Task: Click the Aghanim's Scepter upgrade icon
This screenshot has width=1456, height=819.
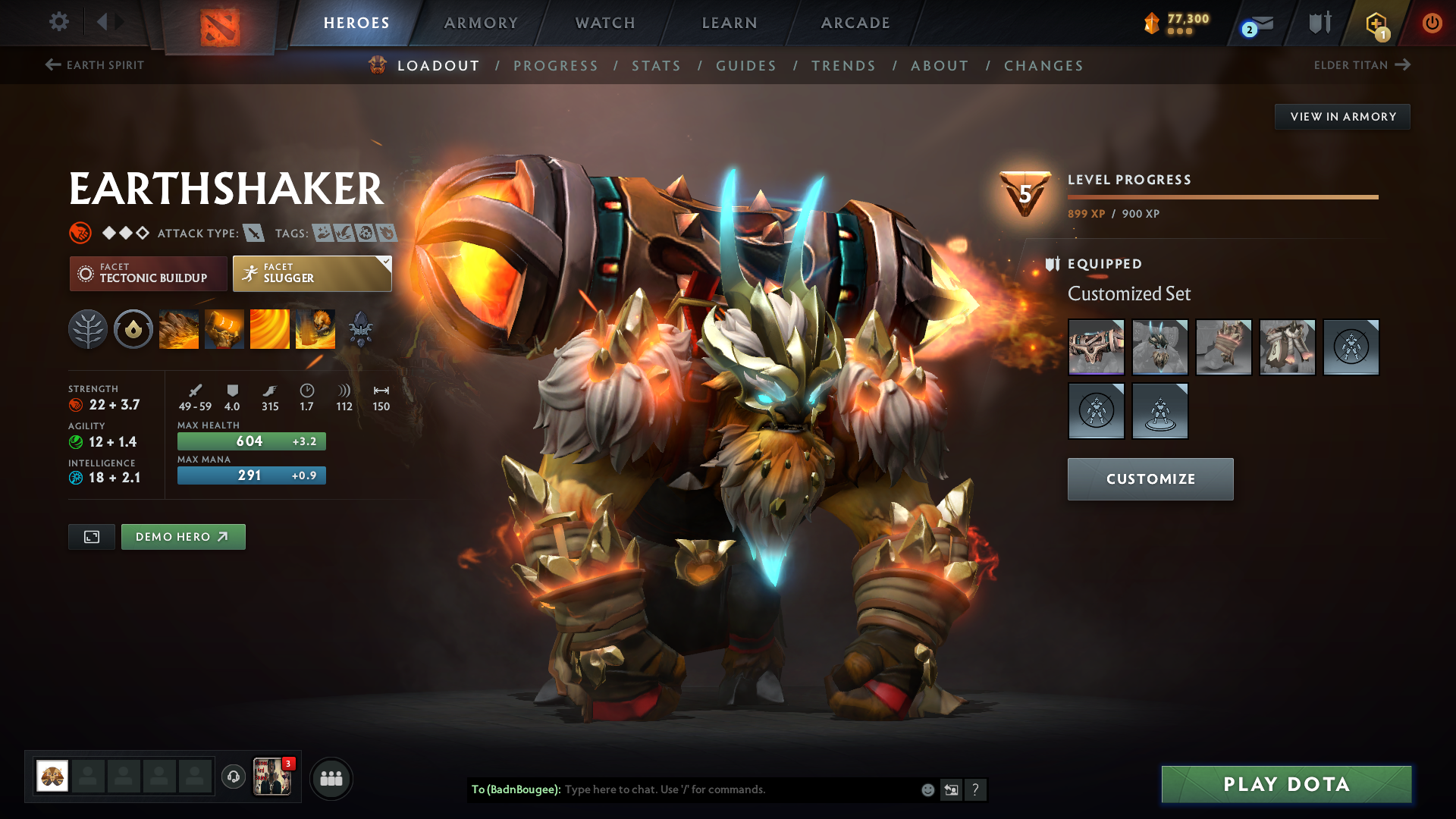Action: click(x=361, y=329)
